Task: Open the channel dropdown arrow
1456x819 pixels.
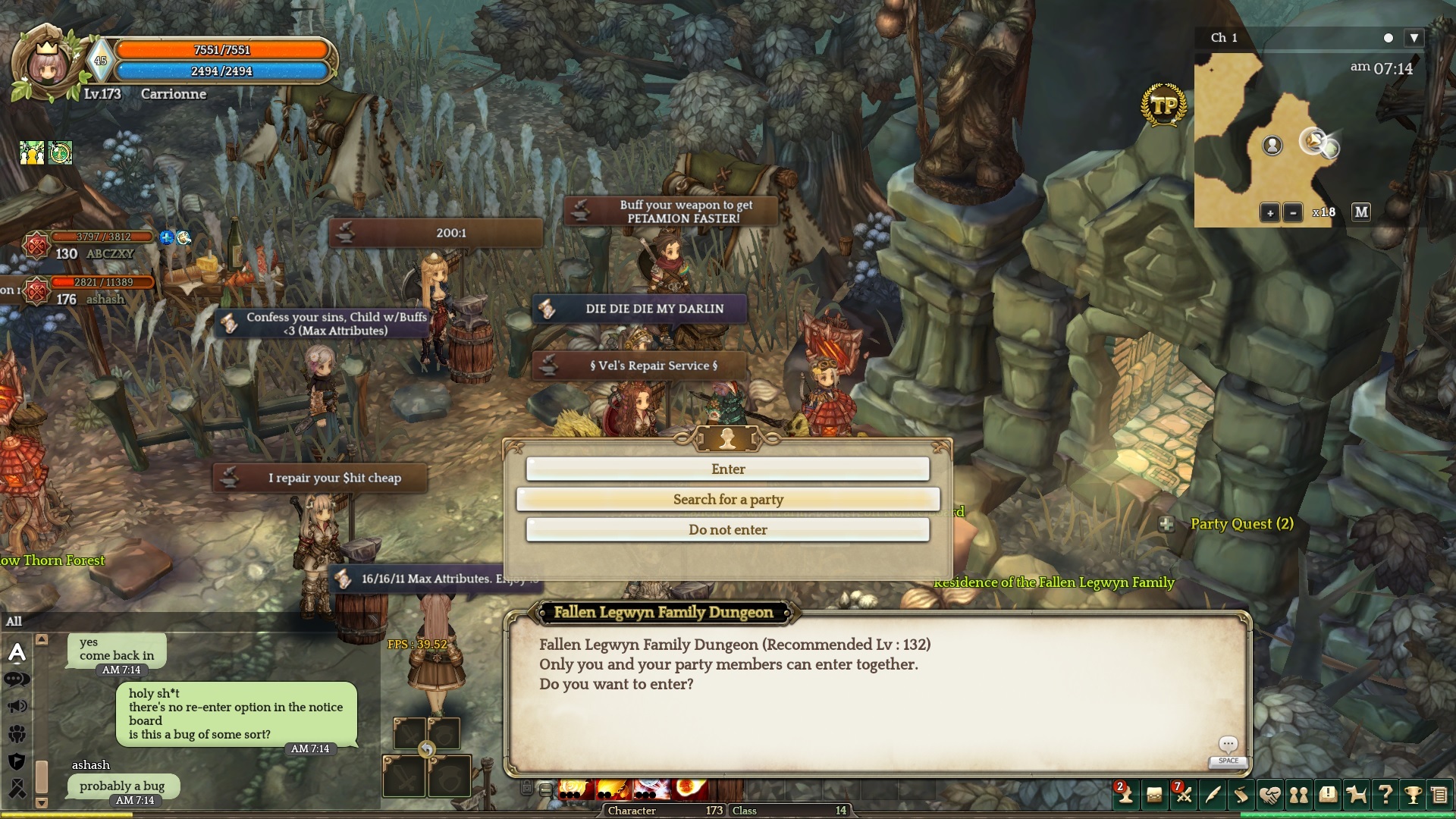Action: [1414, 38]
